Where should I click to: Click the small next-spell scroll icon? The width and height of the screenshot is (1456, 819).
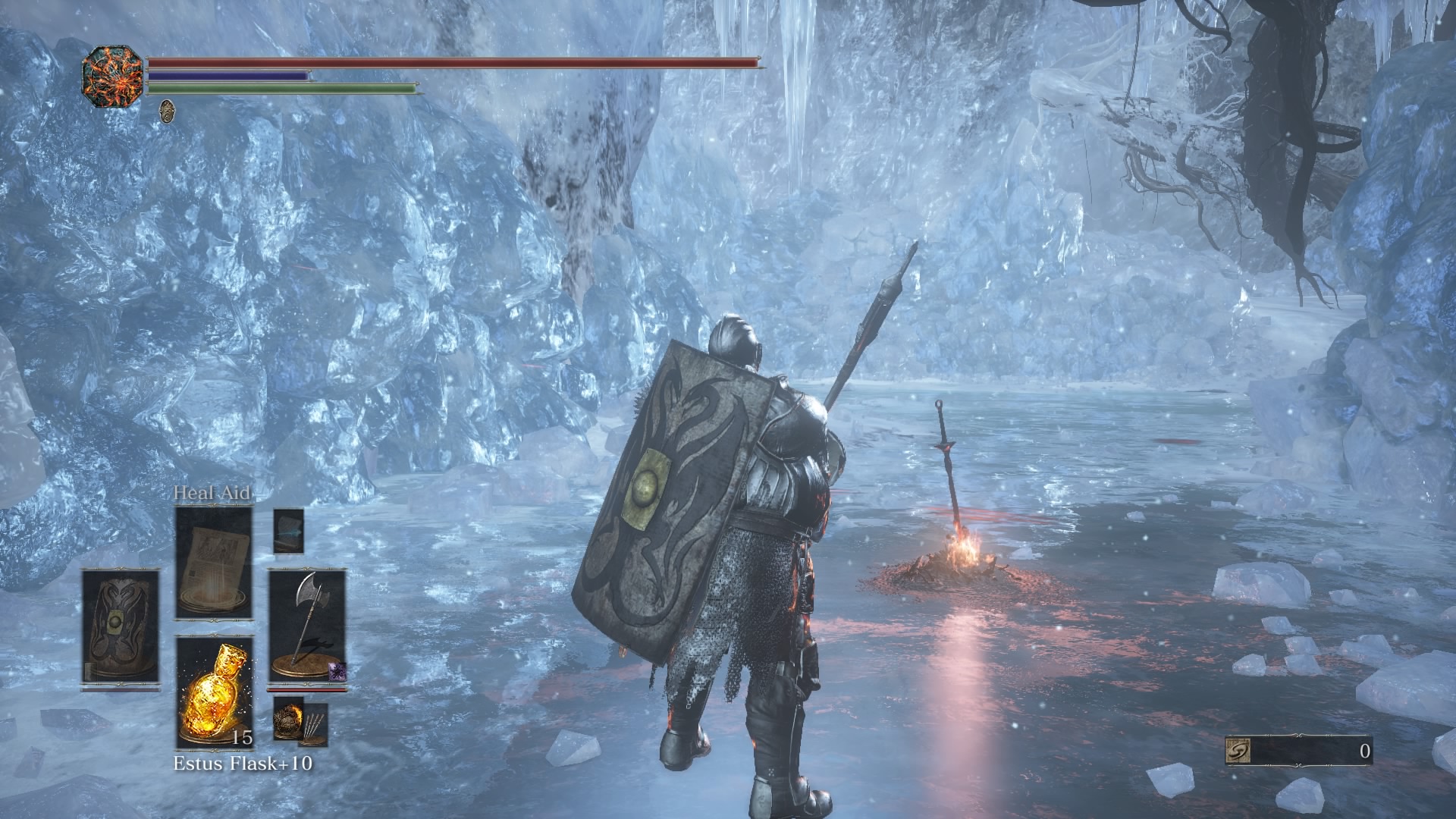288,529
